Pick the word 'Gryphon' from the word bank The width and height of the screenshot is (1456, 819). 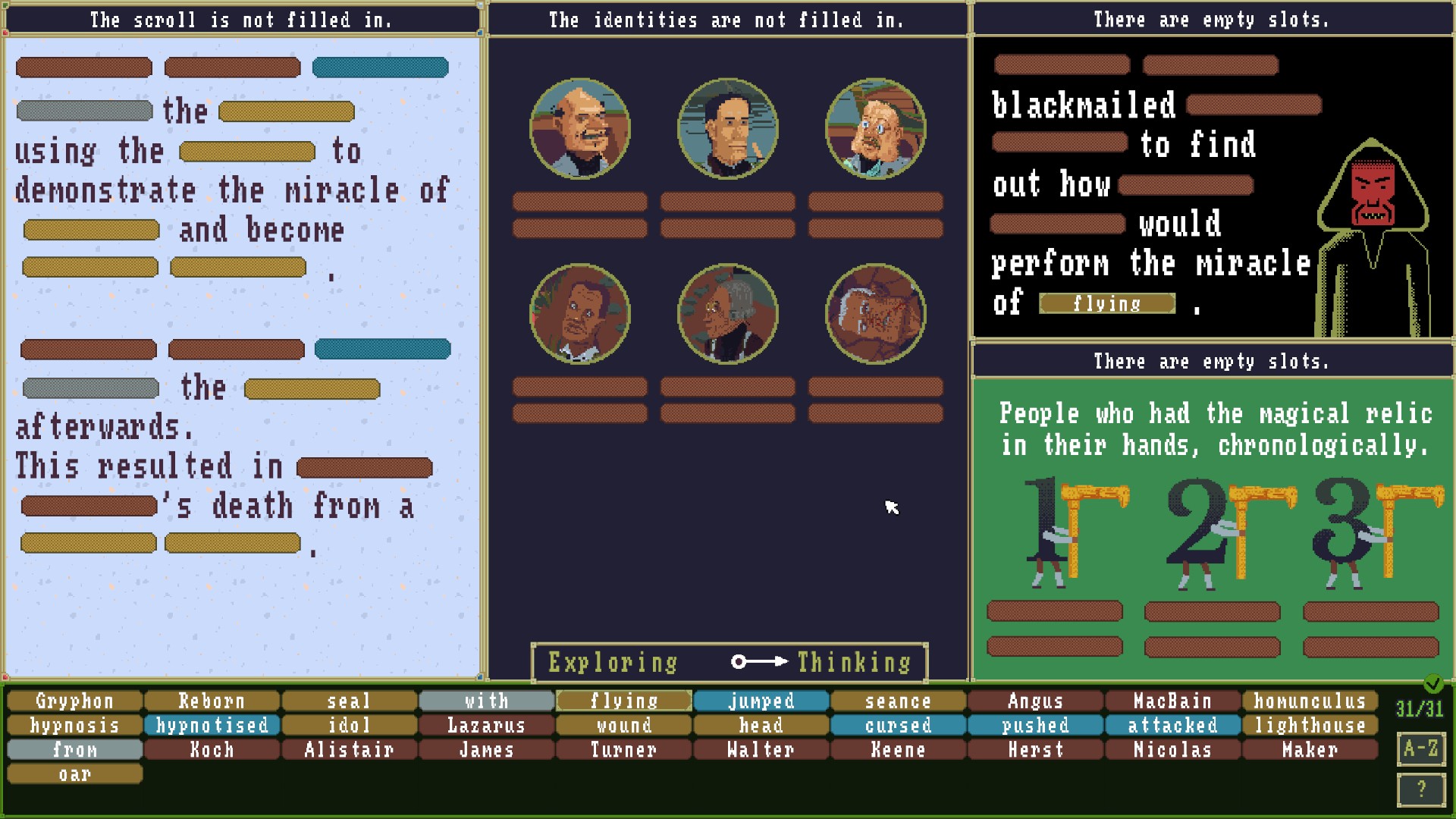75,701
